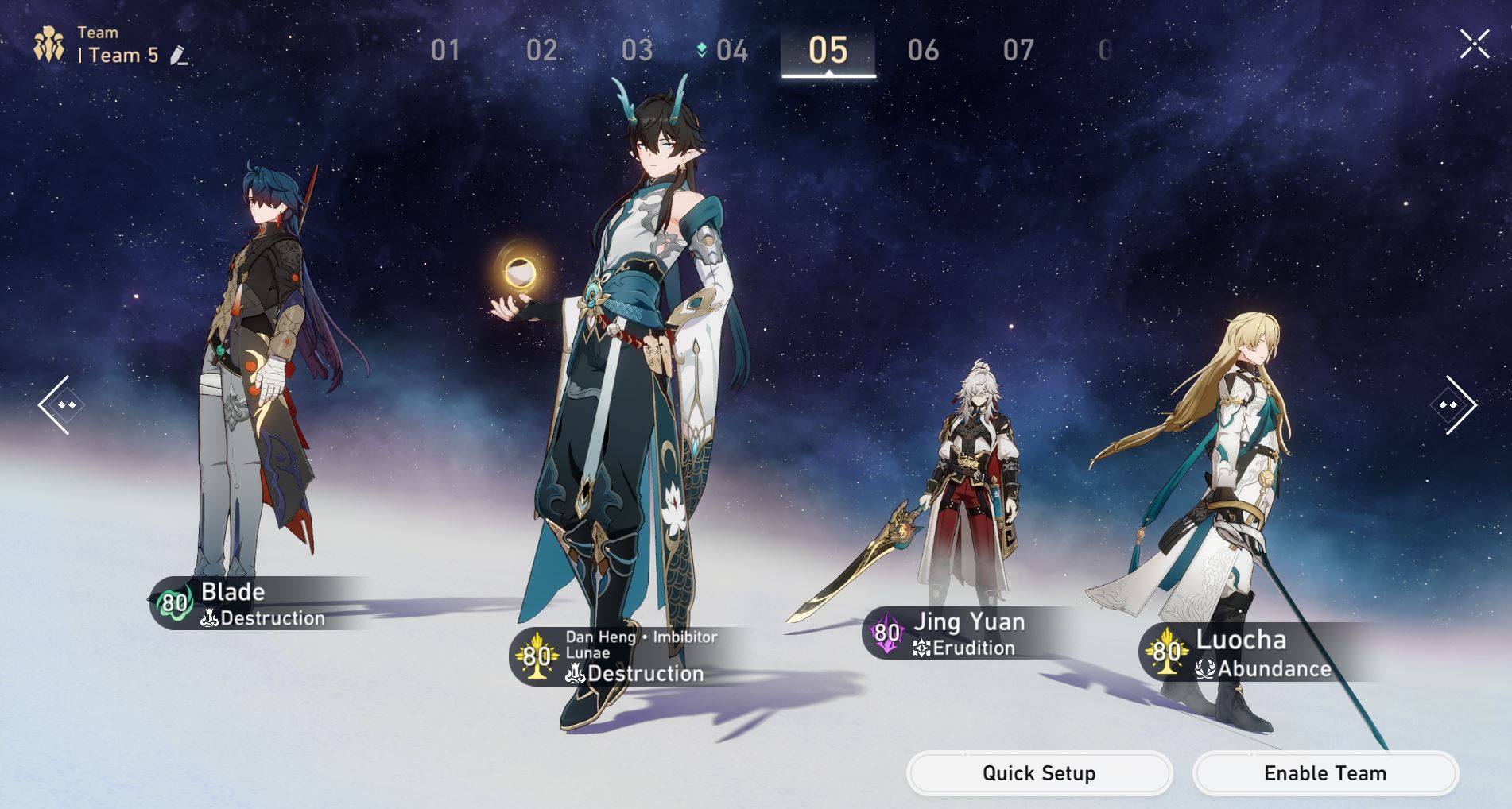Close the team setup screen
The image size is (1512, 809).
[x=1474, y=45]
